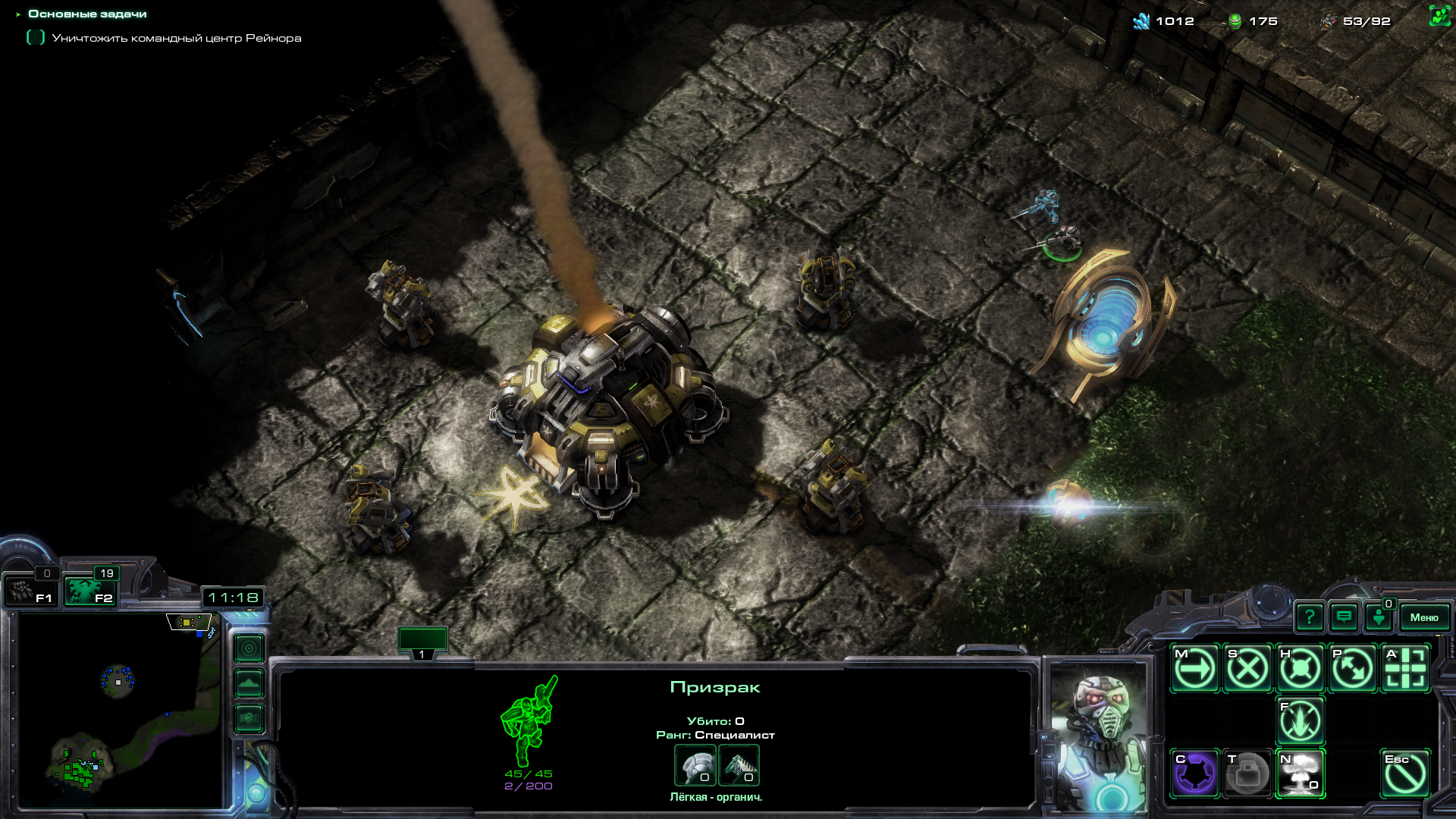Click the Ghost unit portrait

pos(1100,739)
